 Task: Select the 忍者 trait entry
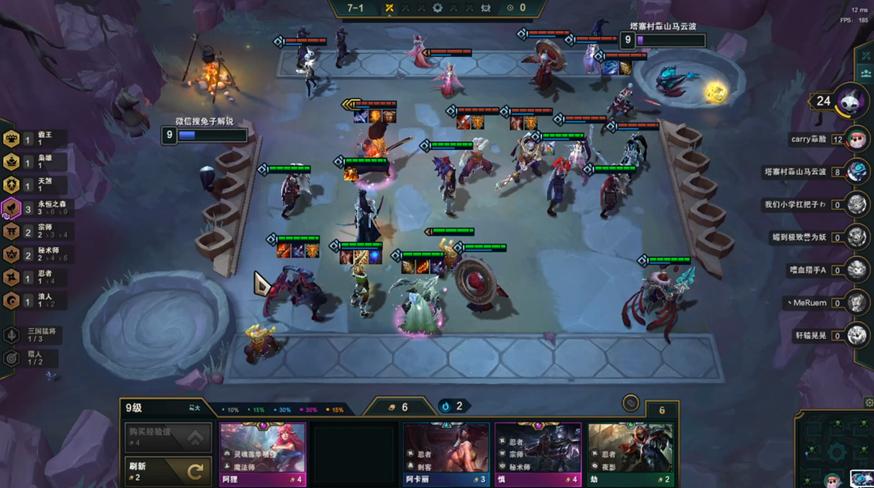(x=30, y=277)
